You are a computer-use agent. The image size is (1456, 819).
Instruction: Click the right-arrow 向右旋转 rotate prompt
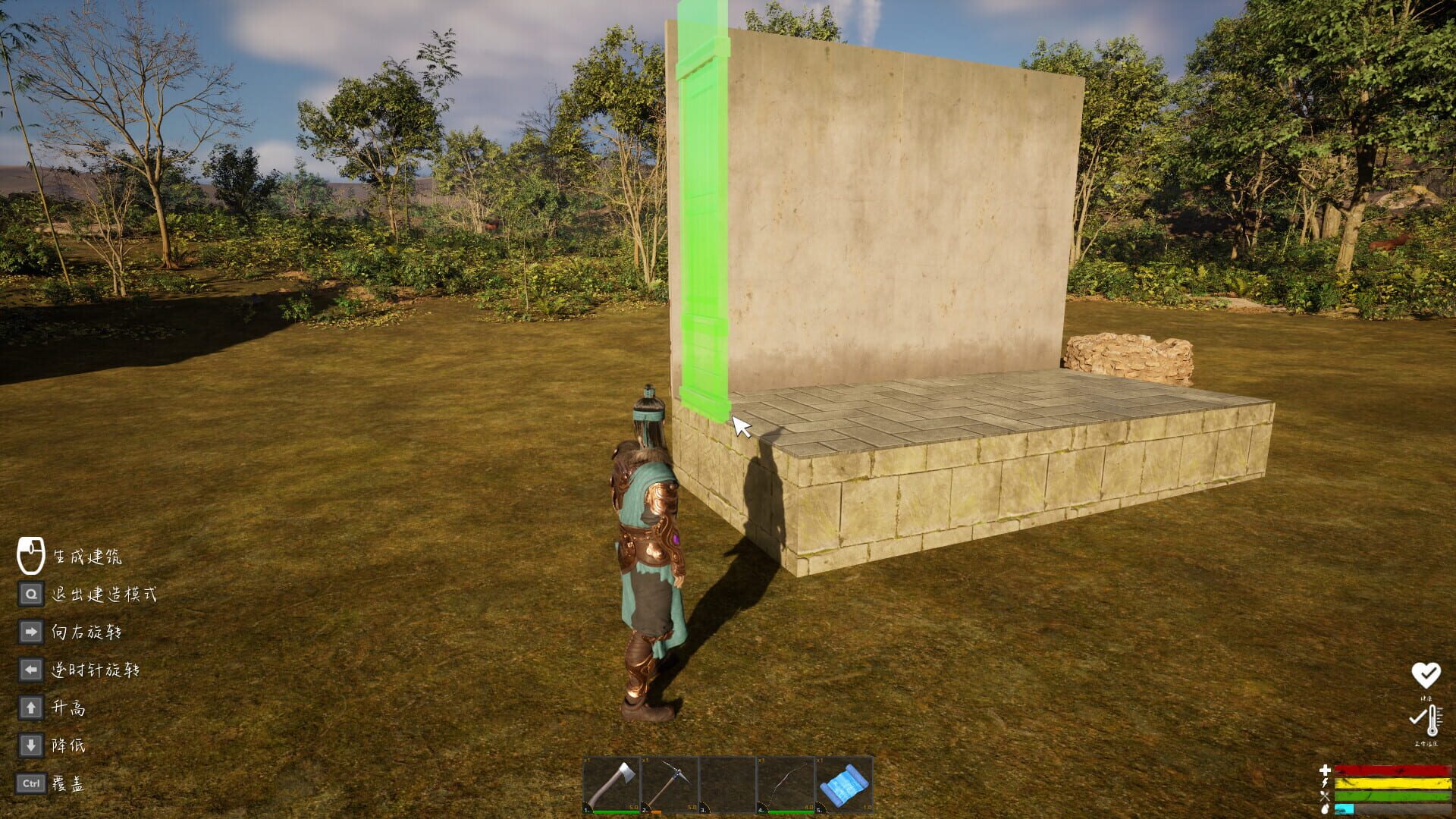tap(30, 631)
